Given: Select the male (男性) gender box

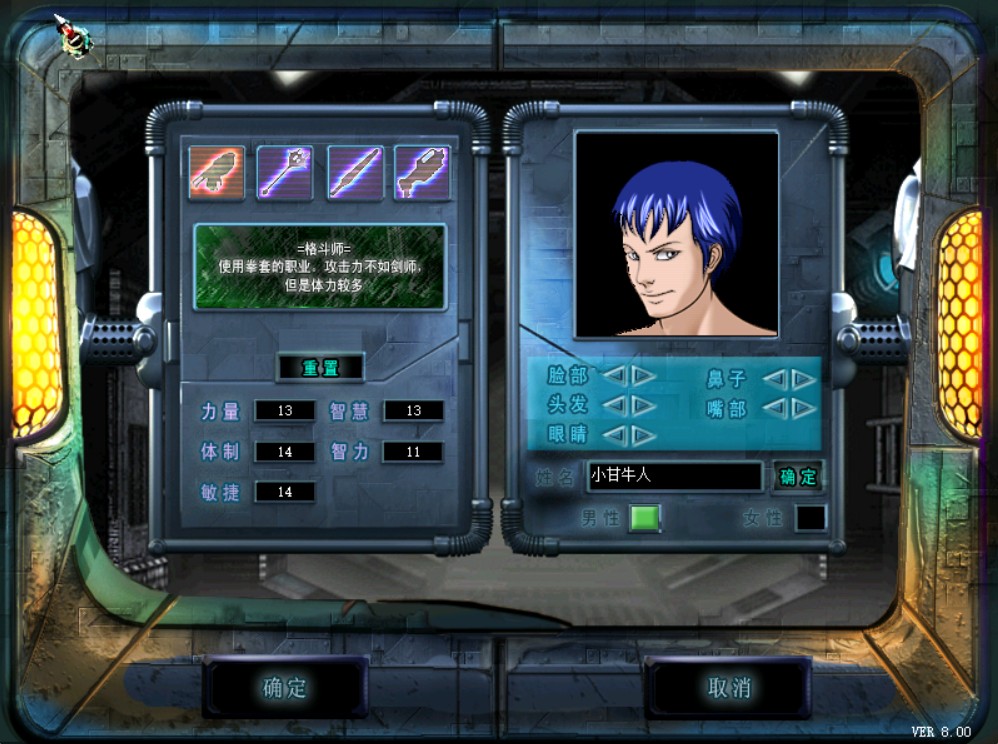Looking at the screenshot, I should pos(644,518).
